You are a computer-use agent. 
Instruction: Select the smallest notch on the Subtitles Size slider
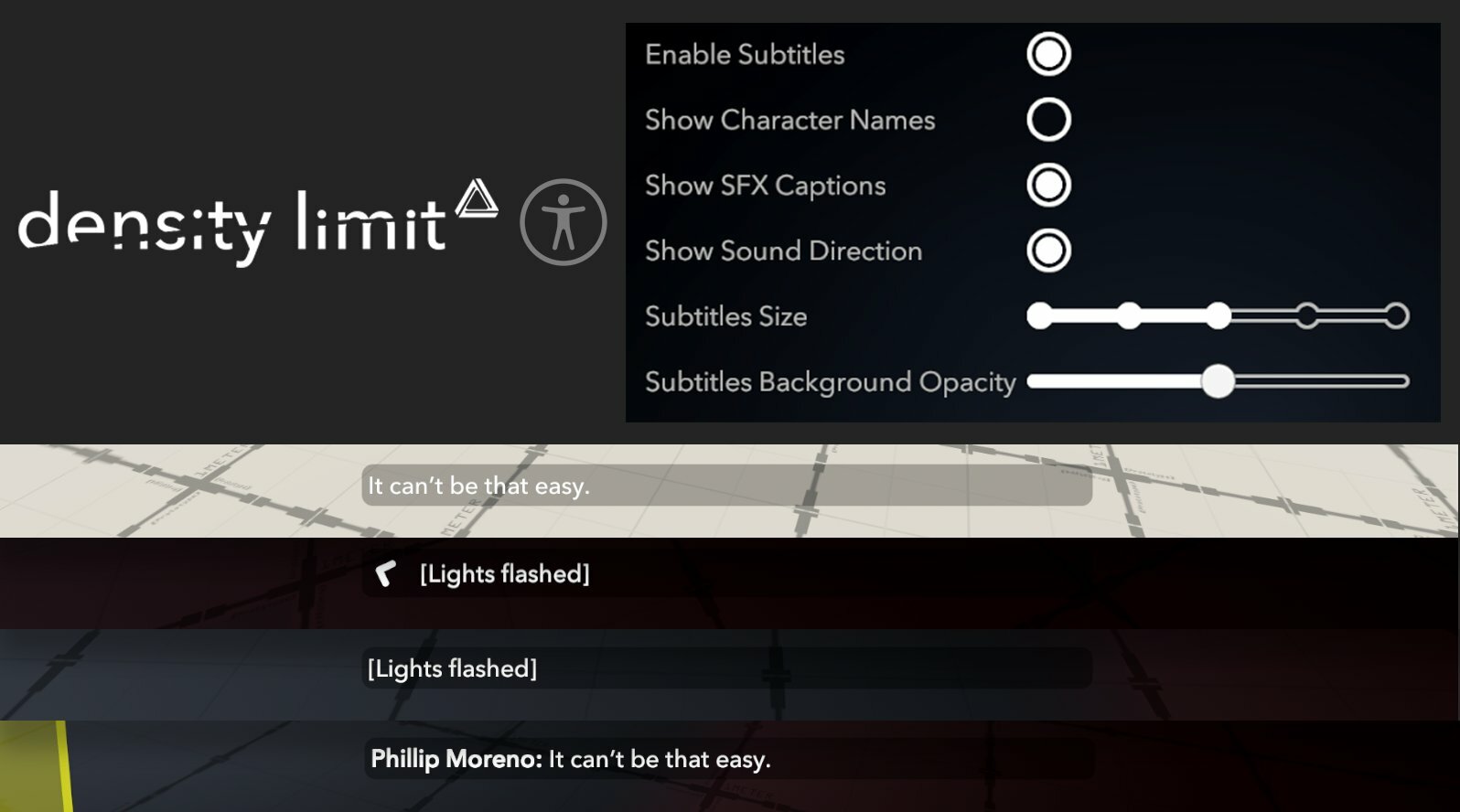[1040, 315]
